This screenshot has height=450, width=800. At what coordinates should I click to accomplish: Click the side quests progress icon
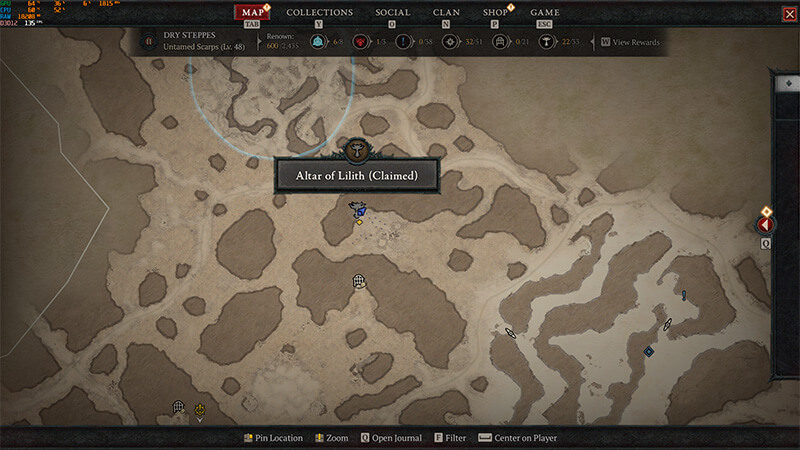[404, 42]
